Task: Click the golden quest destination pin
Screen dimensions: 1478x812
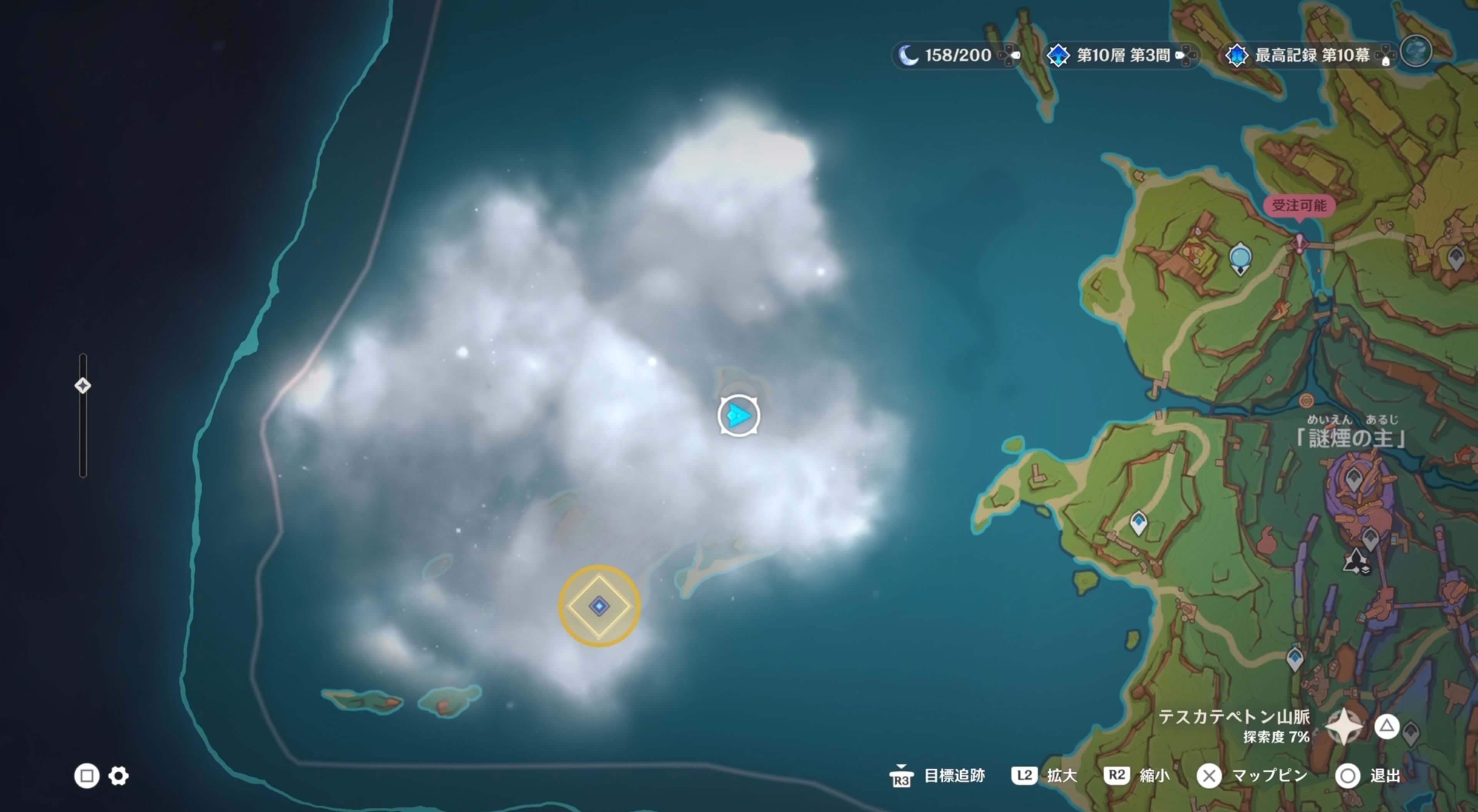Action: click(599, 606)
